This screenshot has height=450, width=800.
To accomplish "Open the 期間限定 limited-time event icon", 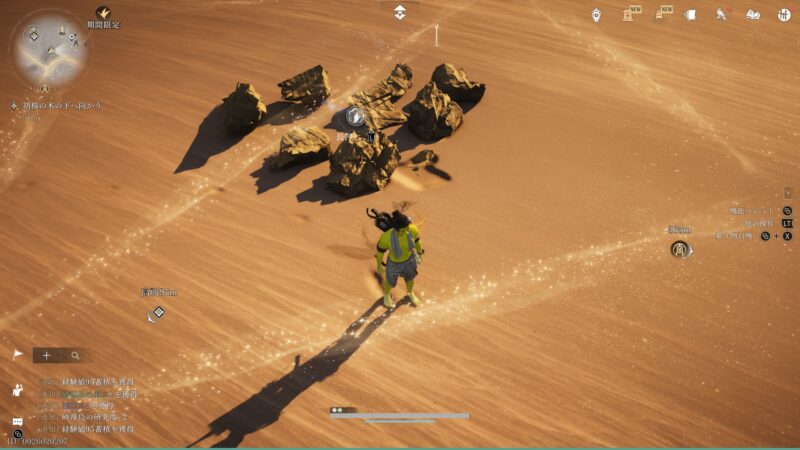I will point(103,13).
